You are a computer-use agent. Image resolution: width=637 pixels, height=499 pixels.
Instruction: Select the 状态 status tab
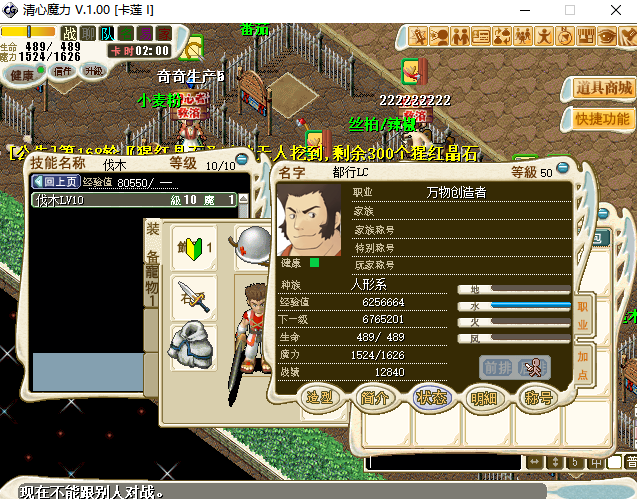tap(429, 397)
